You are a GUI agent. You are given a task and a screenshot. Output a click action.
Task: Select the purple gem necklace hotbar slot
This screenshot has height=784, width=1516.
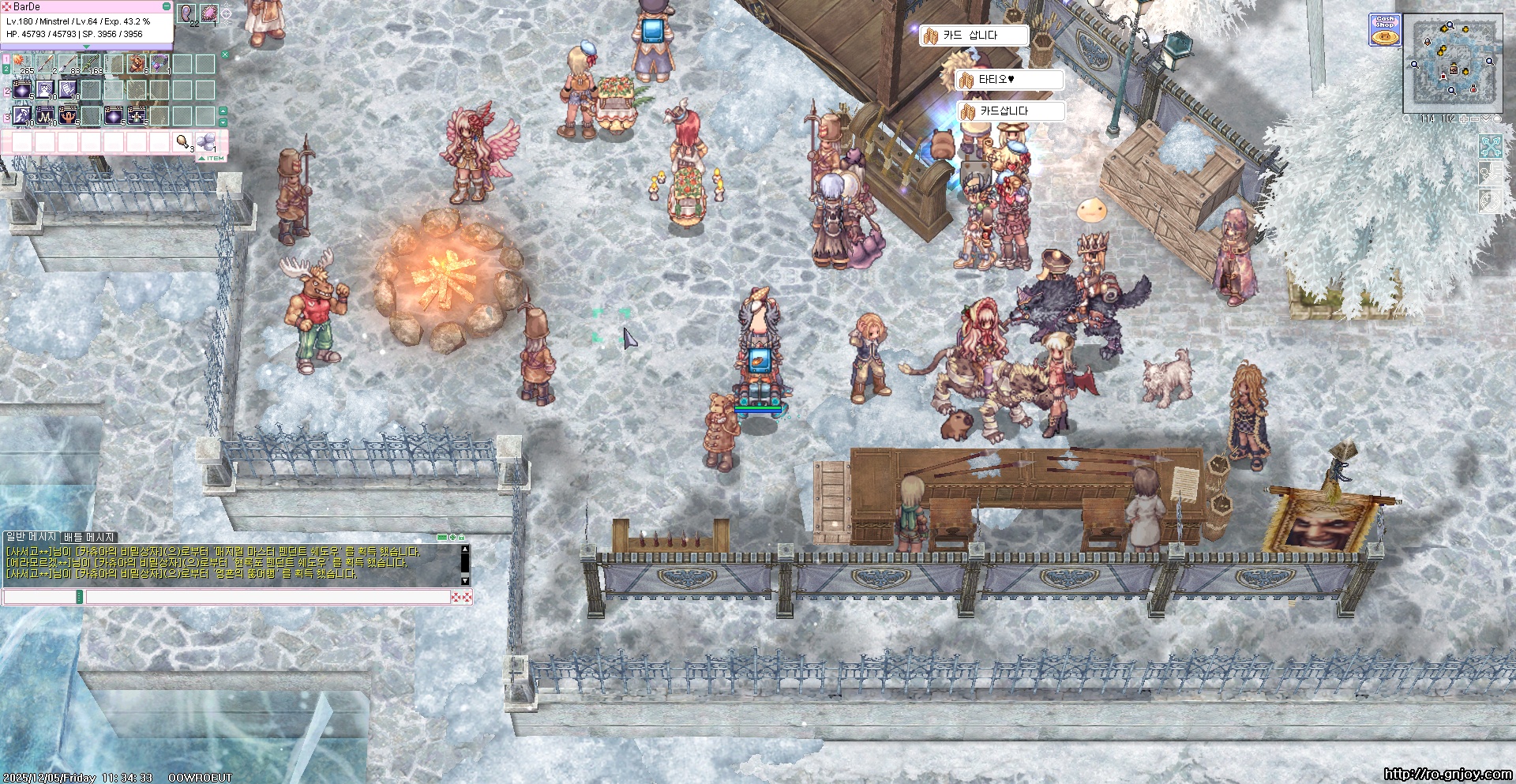[x=159, y=64]
